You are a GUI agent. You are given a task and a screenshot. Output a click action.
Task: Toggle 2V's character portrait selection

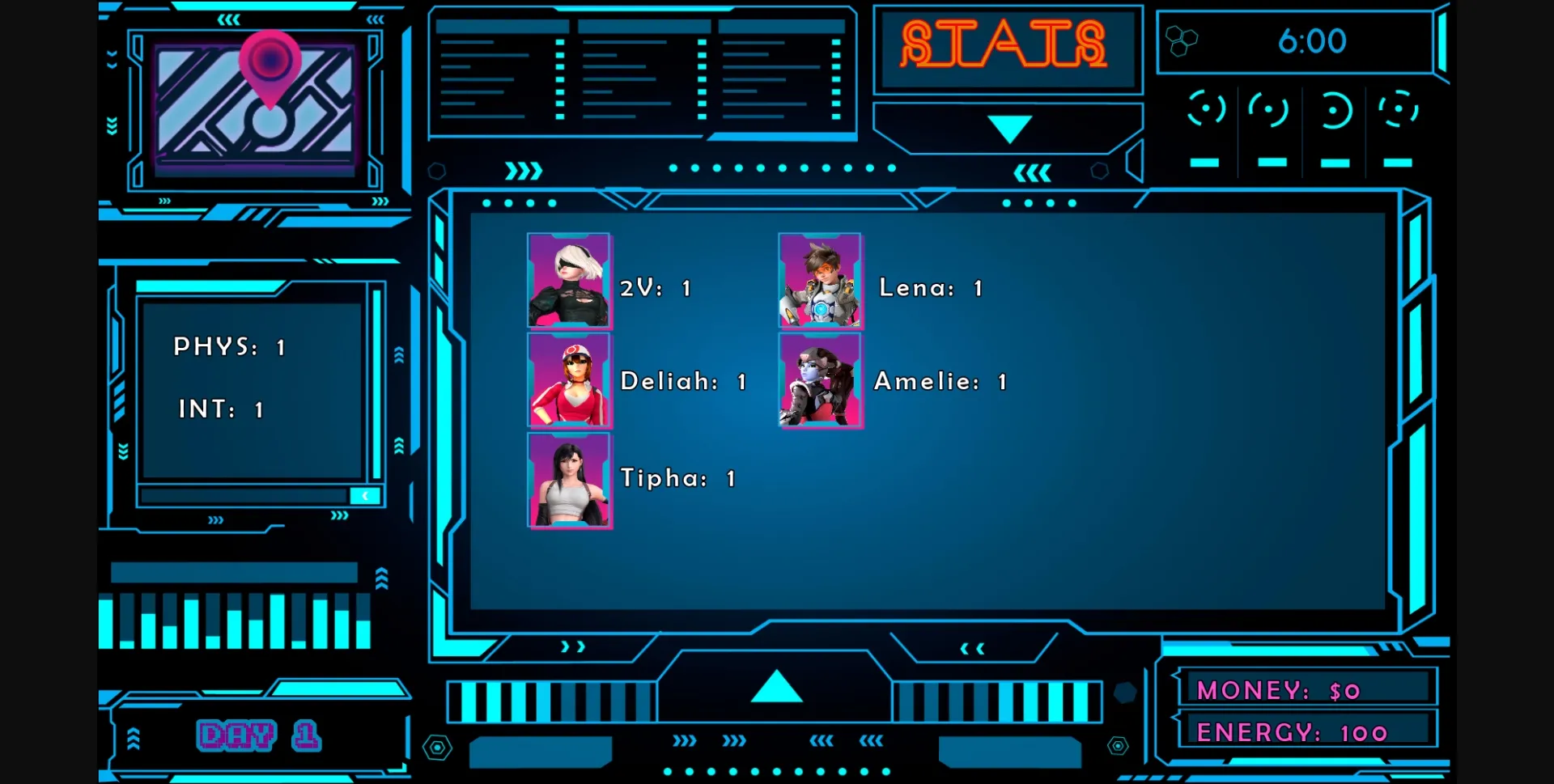tap(570, 282)
